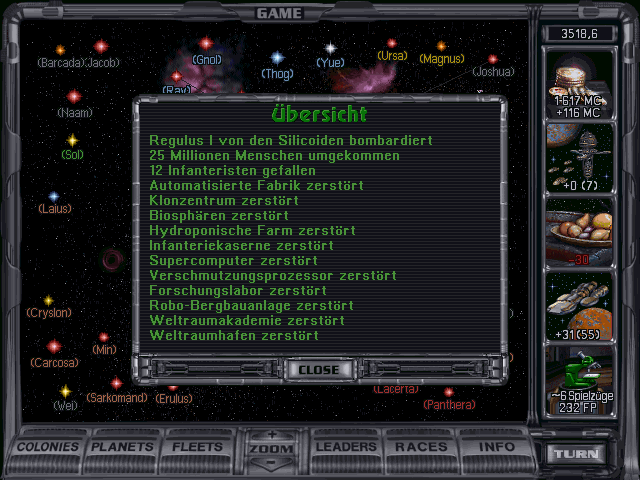Show the Planets list
The width and height of the screenshot is (640, 480).
(x=123, y=446)
